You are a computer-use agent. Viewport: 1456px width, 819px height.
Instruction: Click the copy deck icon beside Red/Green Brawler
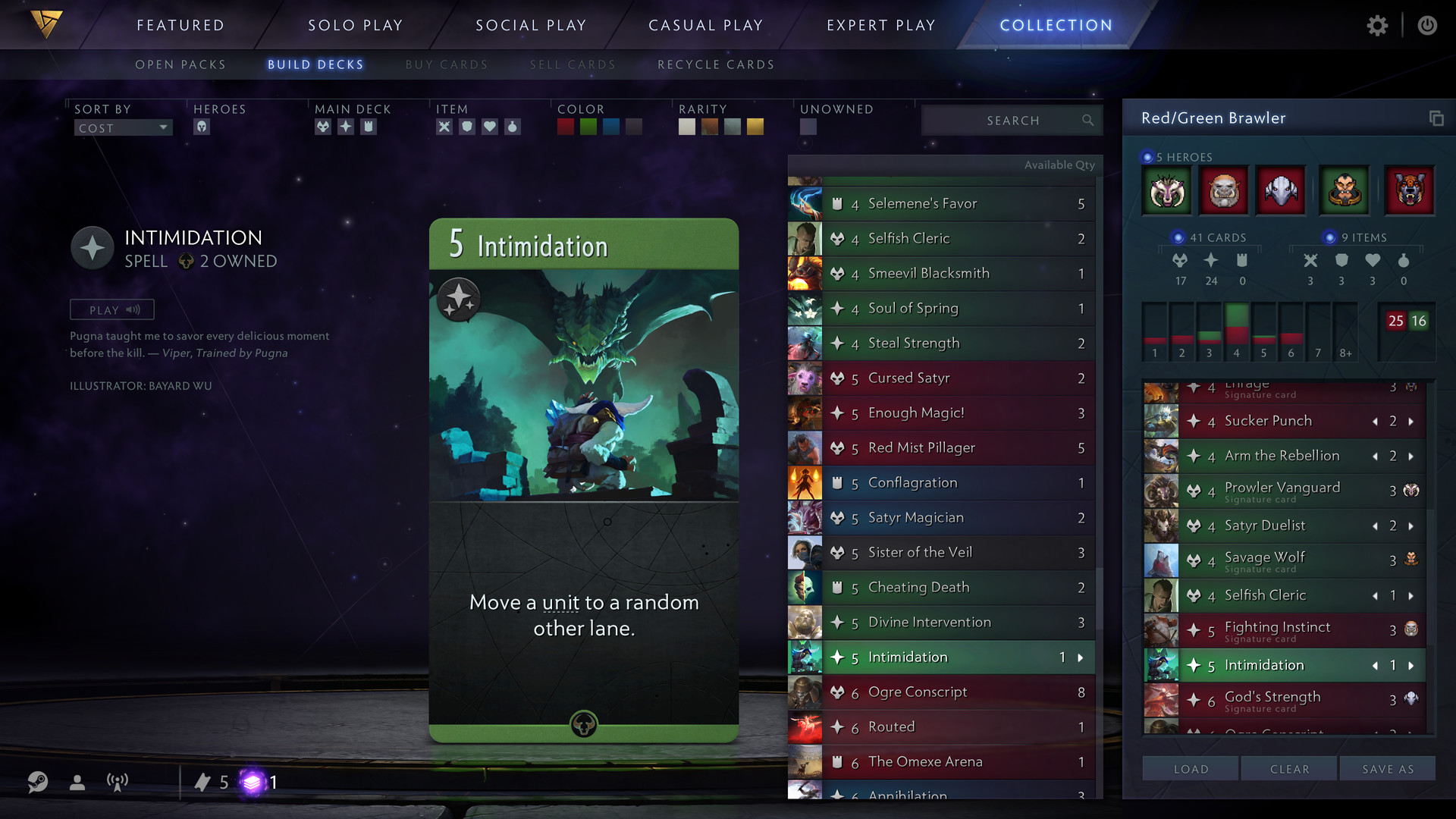coord(1436,118)
